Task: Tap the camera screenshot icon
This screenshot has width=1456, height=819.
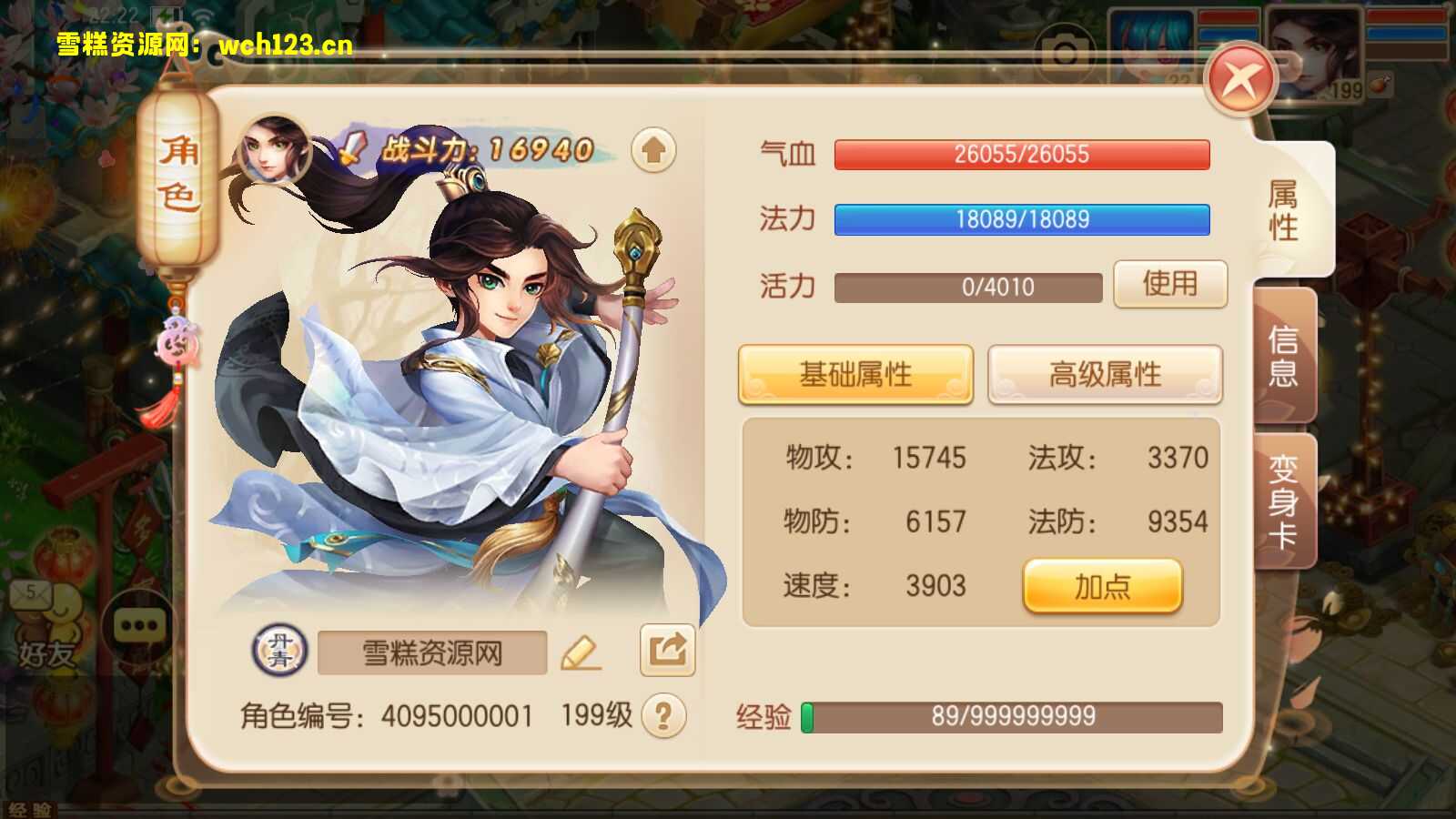Action: pos(1065,53)
